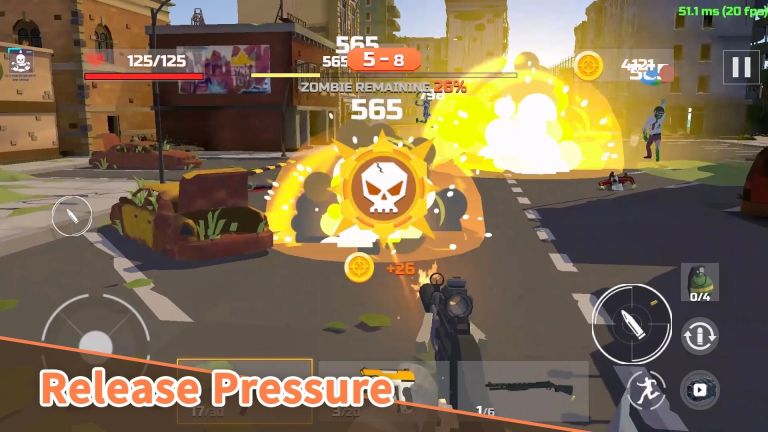
Task: Tap the large bullet fire button
Action: 630,322
